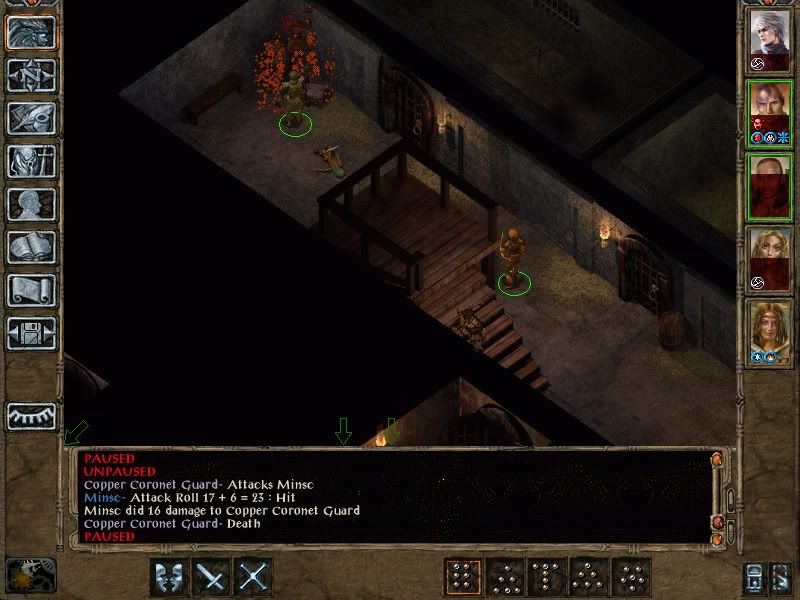Select the highlighted party formation button

463,577
